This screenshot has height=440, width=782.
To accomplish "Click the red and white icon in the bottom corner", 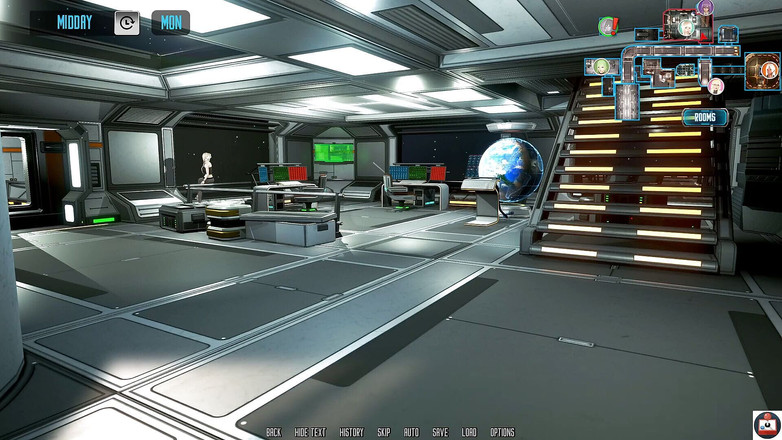I will [766, 424].
